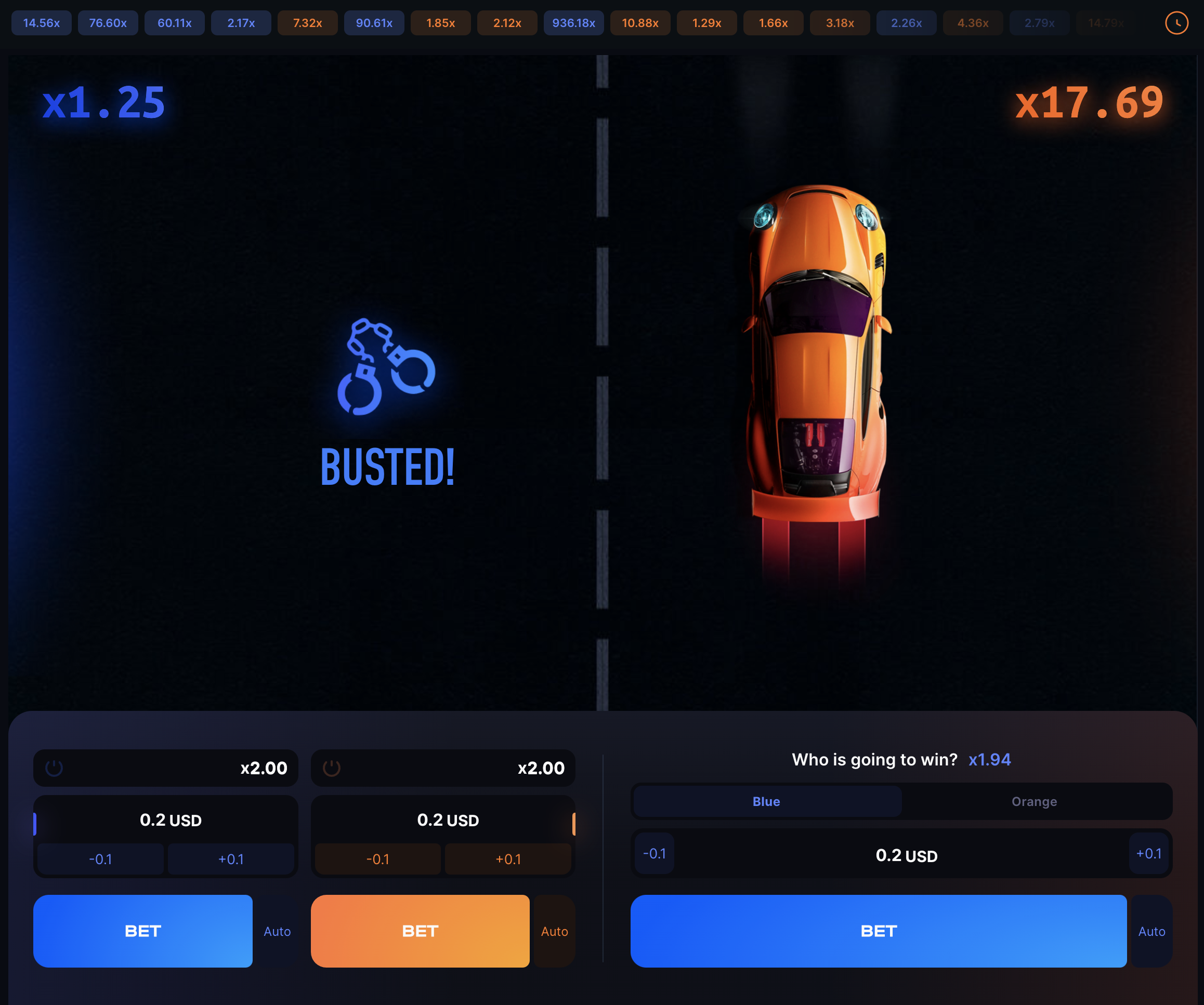
Task: Click the orange x2.00 cash-out value
Action: click(541, 768)
